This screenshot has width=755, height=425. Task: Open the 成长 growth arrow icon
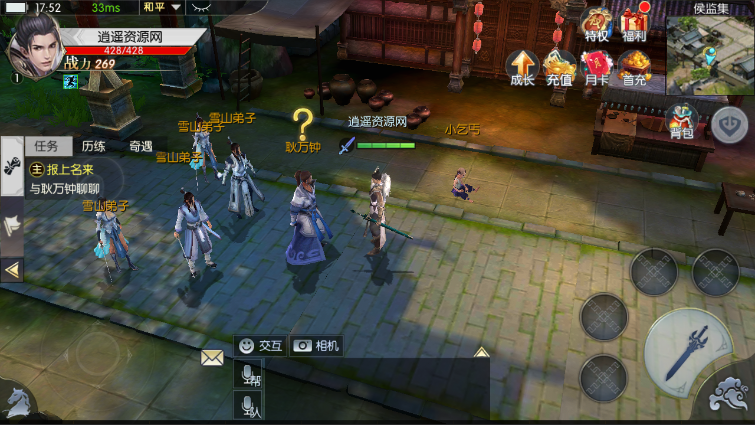[522, 67]
